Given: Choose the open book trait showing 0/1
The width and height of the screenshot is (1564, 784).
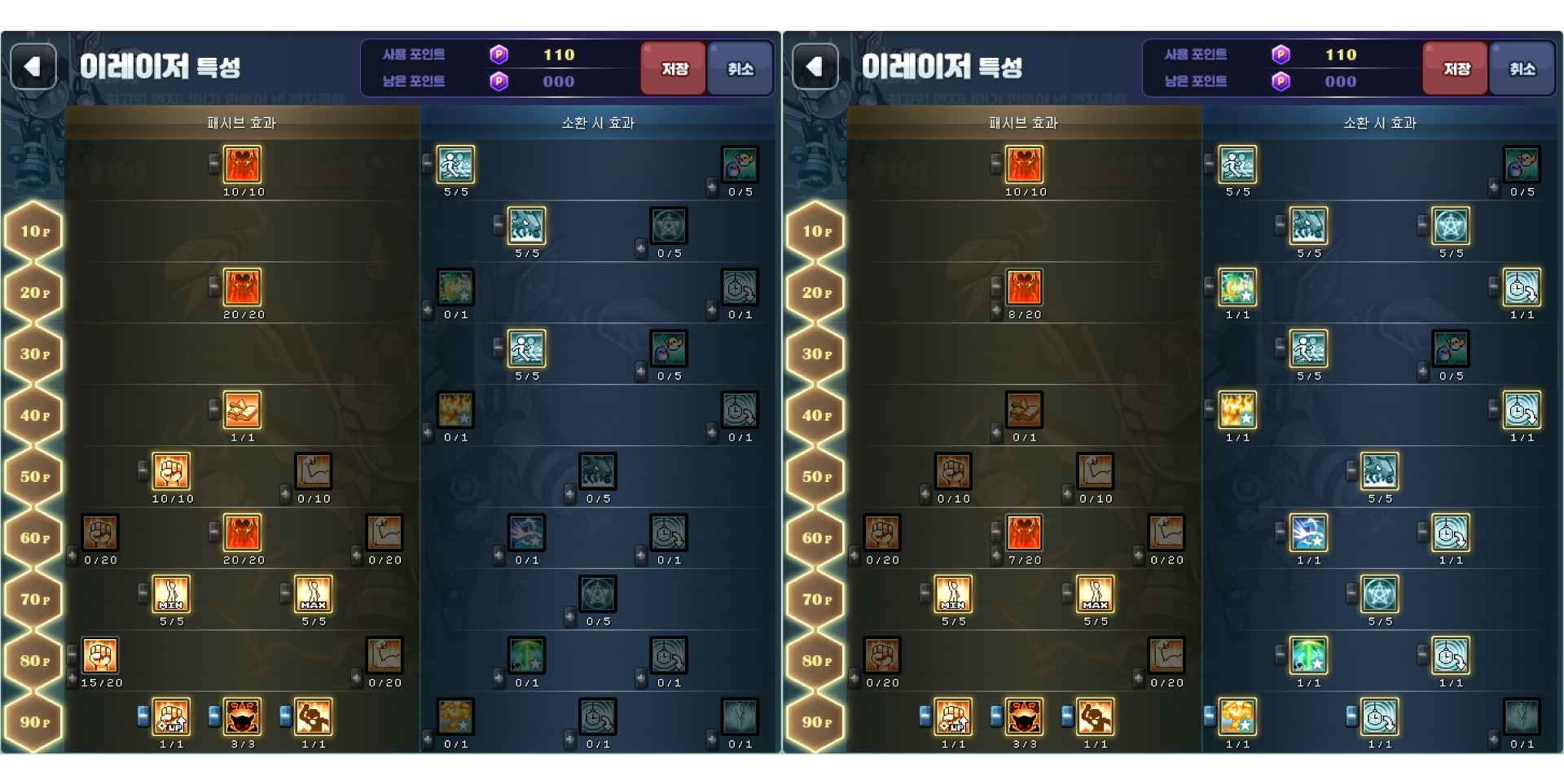Looking at the screenshot, I should coord(1024,410).
